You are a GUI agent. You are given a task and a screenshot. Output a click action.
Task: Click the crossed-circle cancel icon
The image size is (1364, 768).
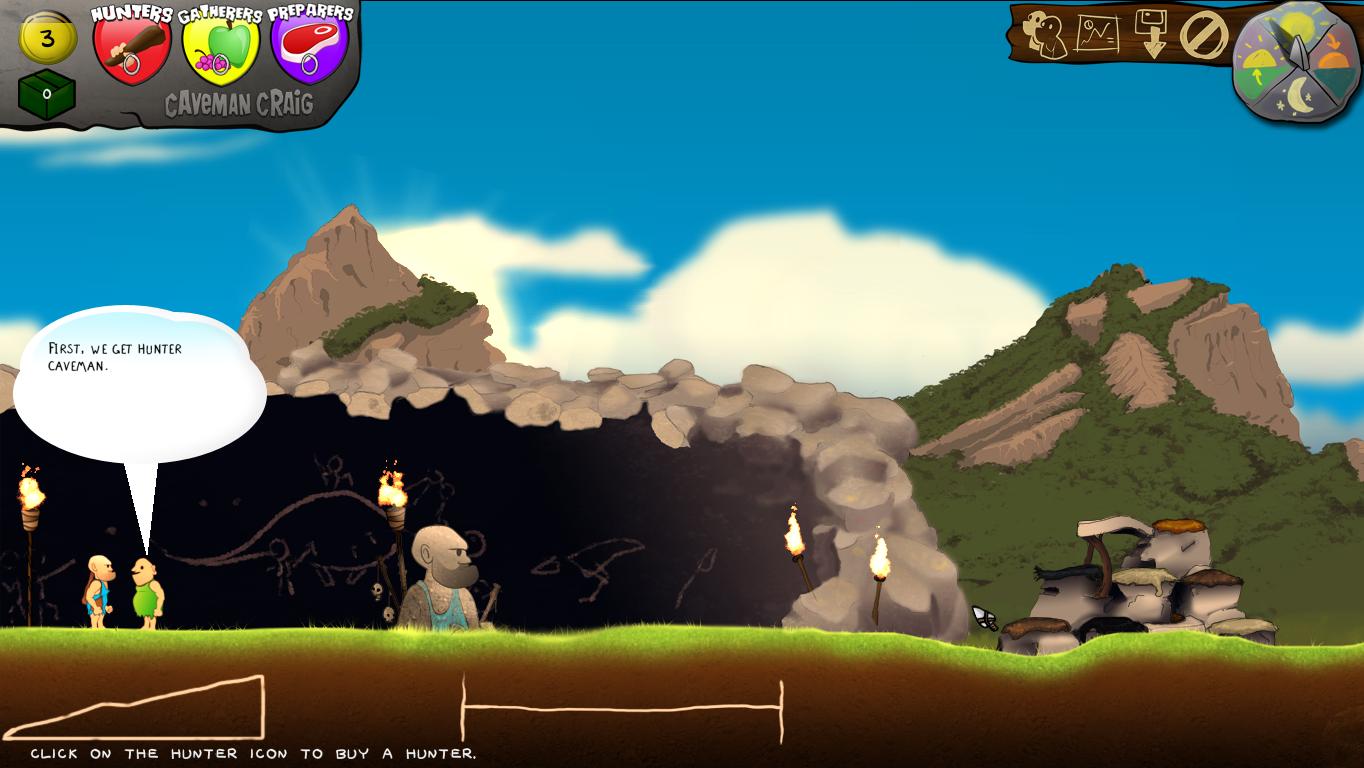click(1203, 35)
